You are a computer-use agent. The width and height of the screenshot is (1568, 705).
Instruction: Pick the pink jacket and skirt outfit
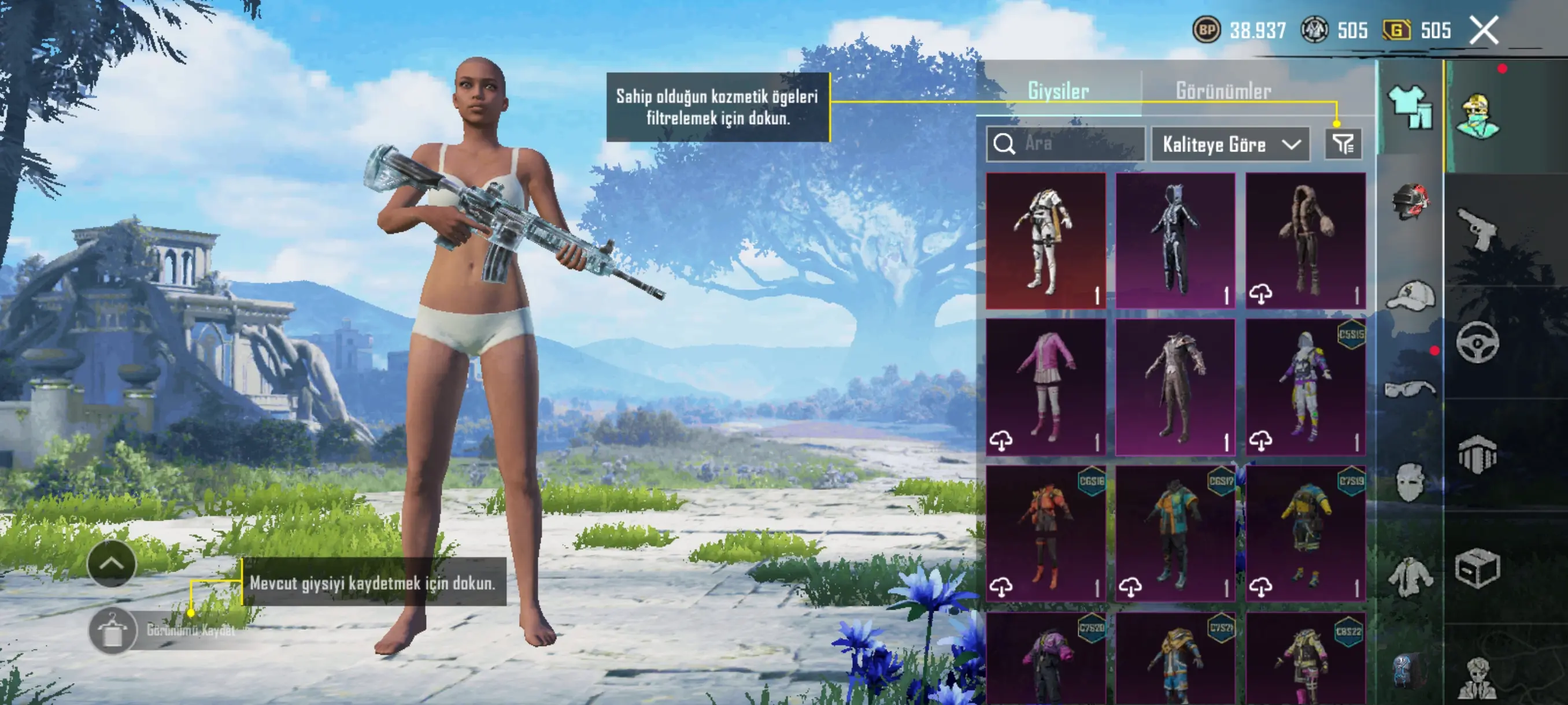click(x=1046, y=387)
